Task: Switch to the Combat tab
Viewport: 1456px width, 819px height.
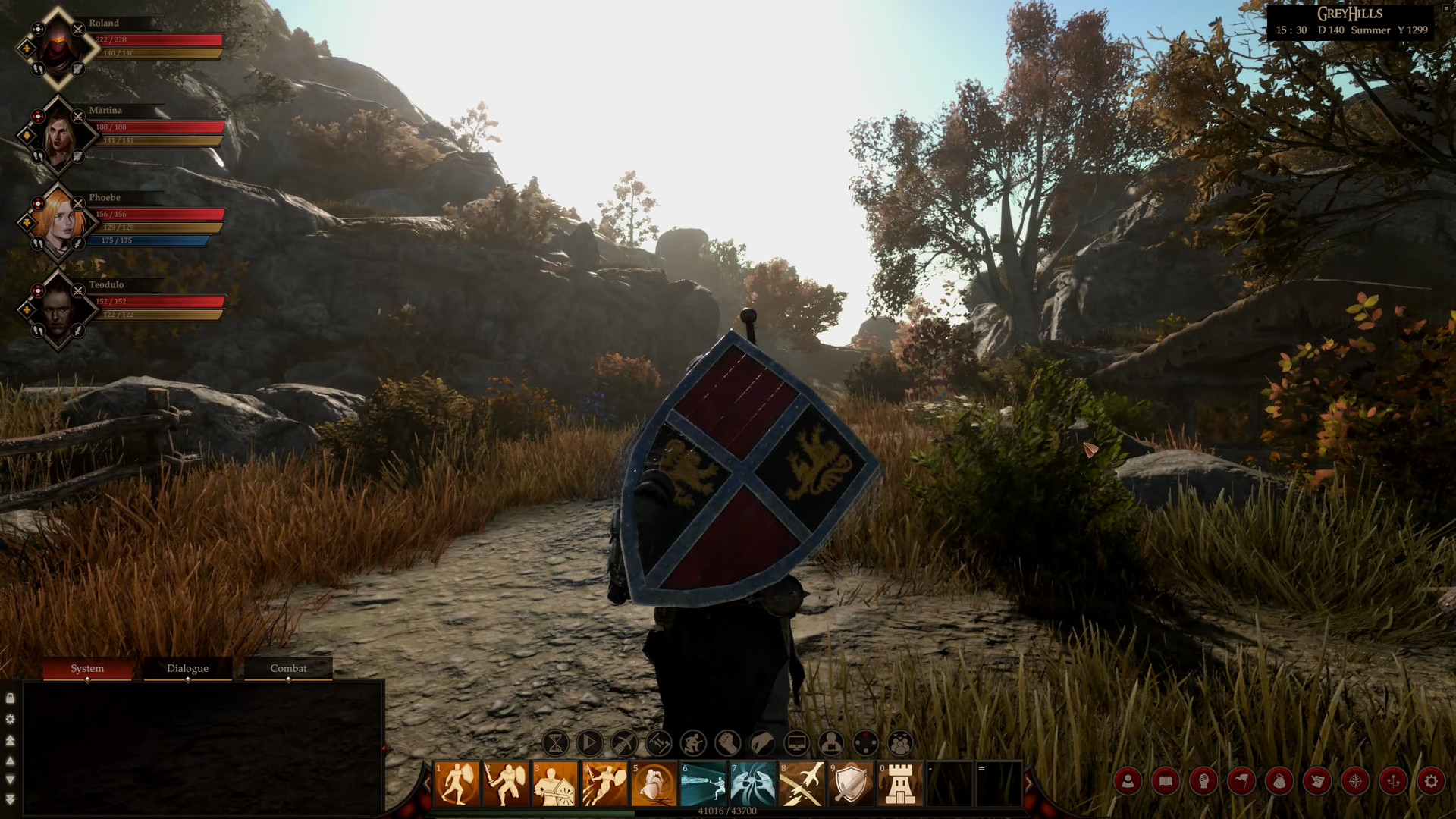Action: pyautogui.click(x=287, y=669)
